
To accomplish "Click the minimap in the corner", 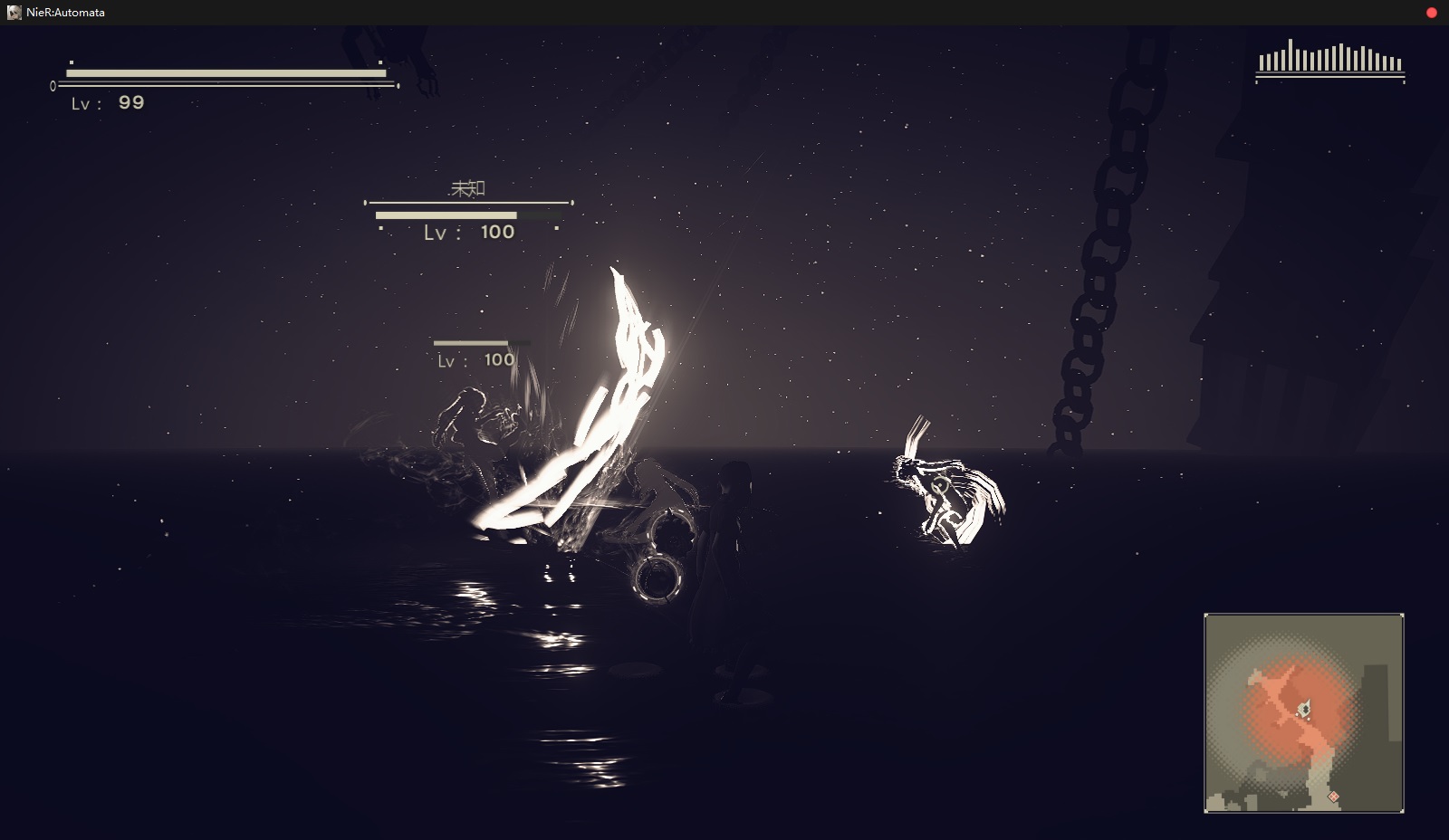I will (x=1303, y=712).
